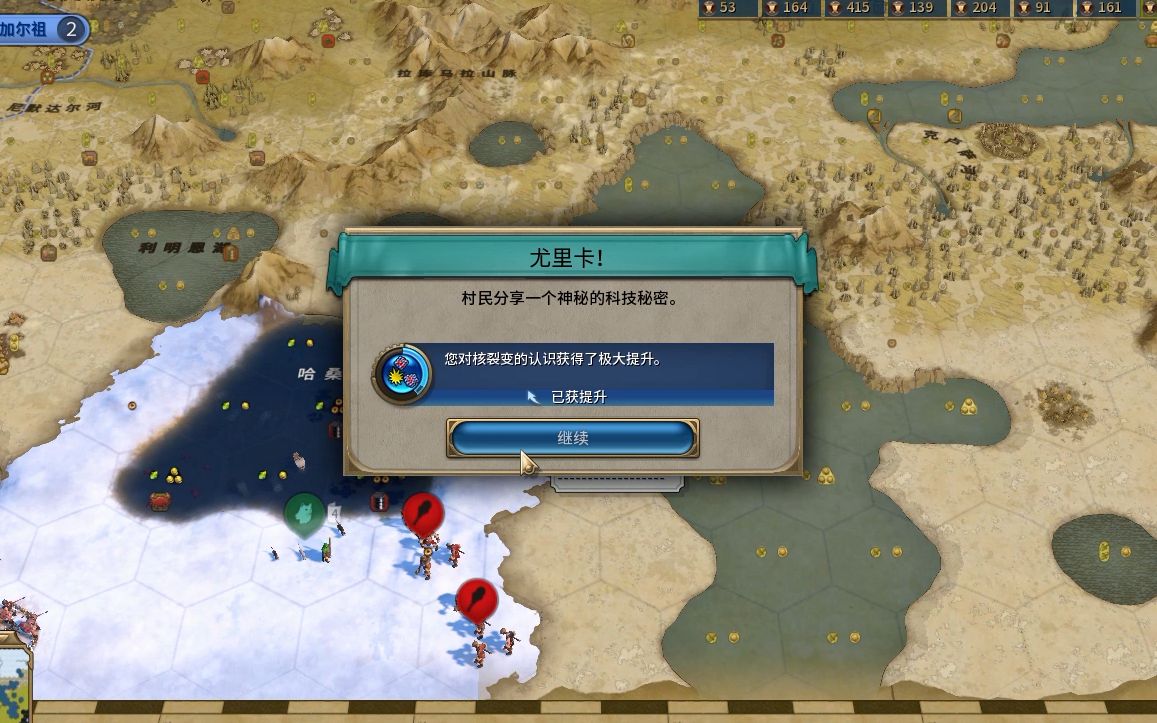Viewport: 1157px width, 723px height.
Task: Select the green wolf unit flag
Action: tap(303, 514)
